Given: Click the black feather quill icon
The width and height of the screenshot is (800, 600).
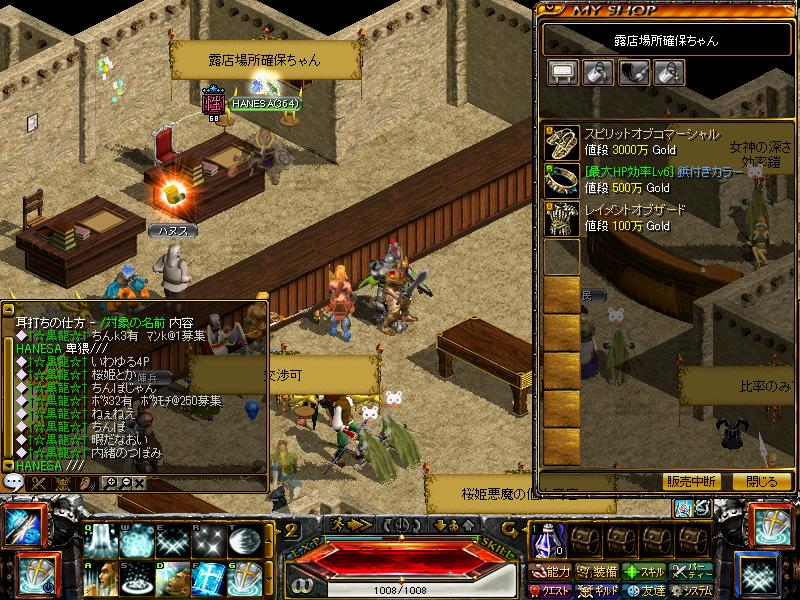Looking at the screenshot, I should tap(634, 73).
